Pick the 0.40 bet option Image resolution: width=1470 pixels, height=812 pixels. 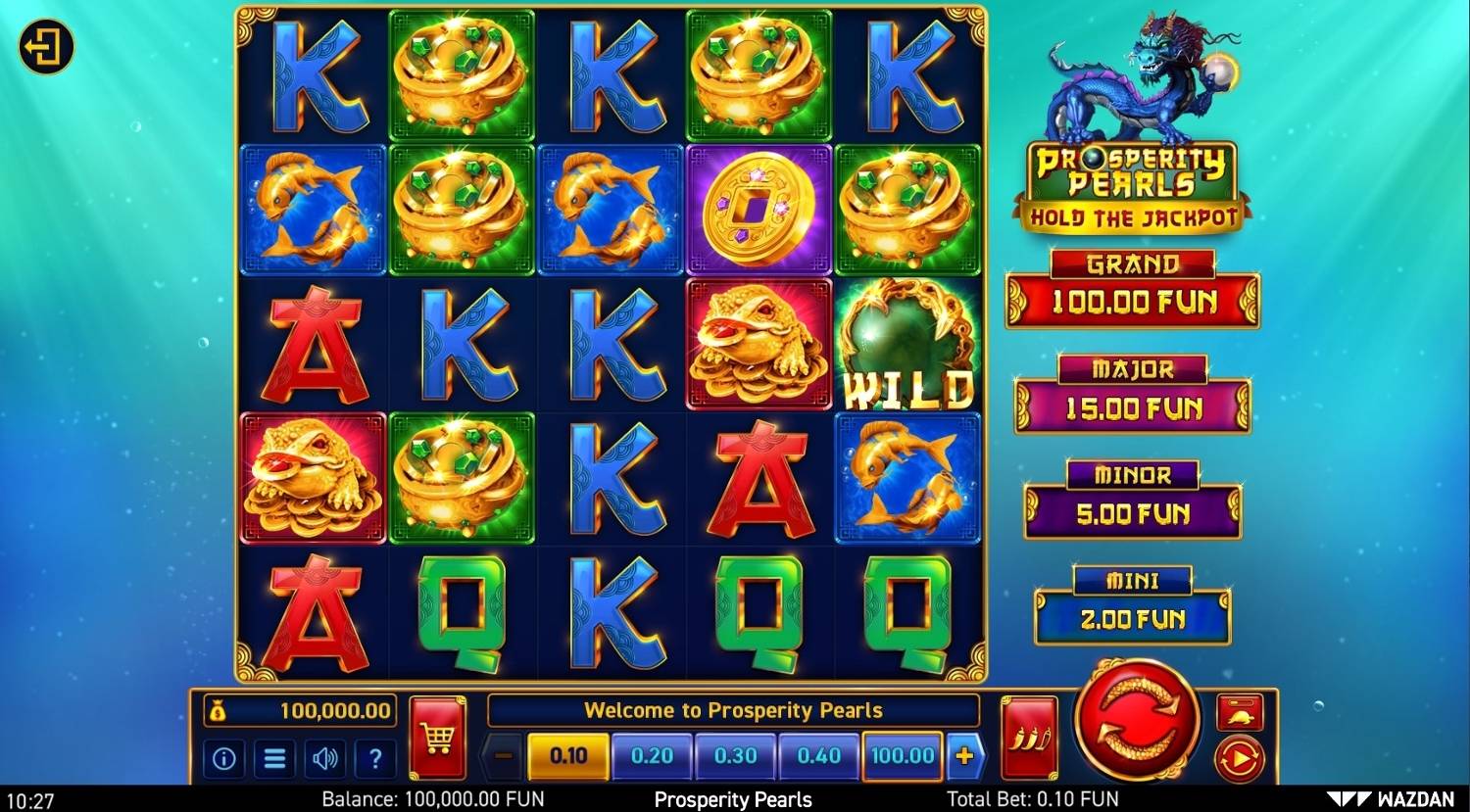click(818, 756)
